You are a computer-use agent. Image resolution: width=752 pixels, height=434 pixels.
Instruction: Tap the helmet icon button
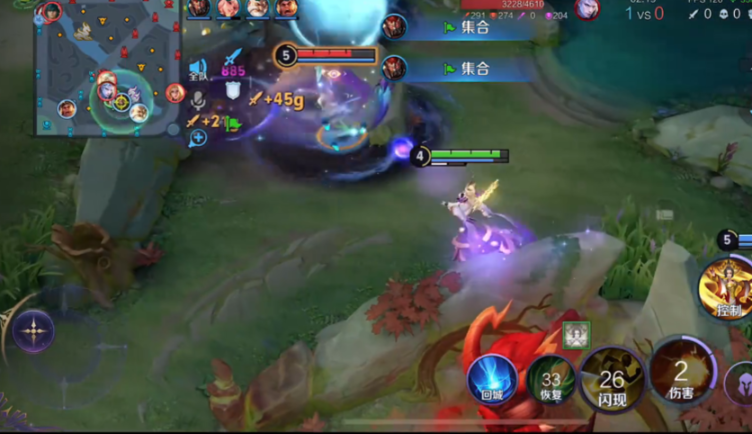coord(740,384)
